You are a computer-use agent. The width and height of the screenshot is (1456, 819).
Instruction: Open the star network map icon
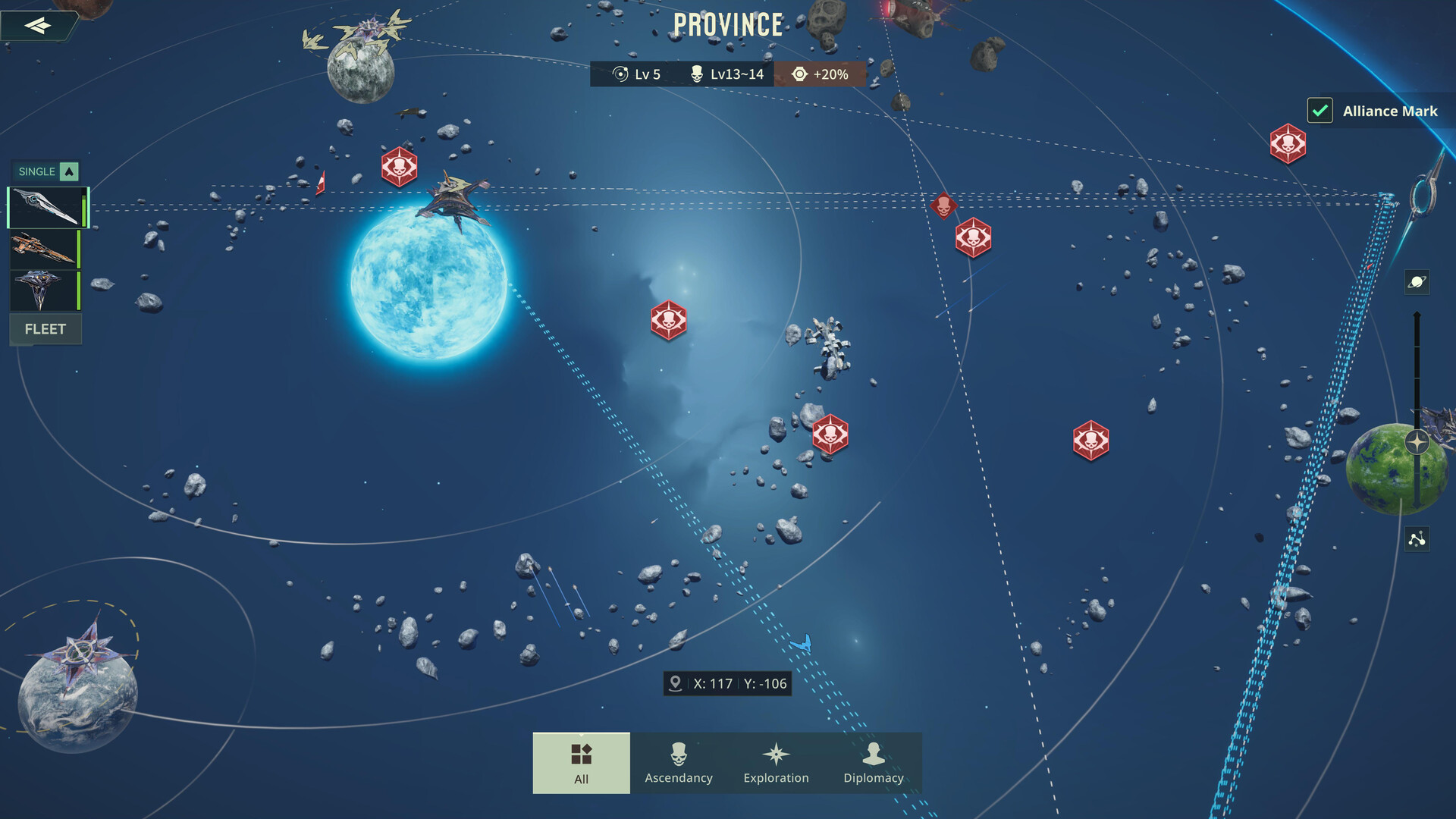click(x=1417, y=539)
